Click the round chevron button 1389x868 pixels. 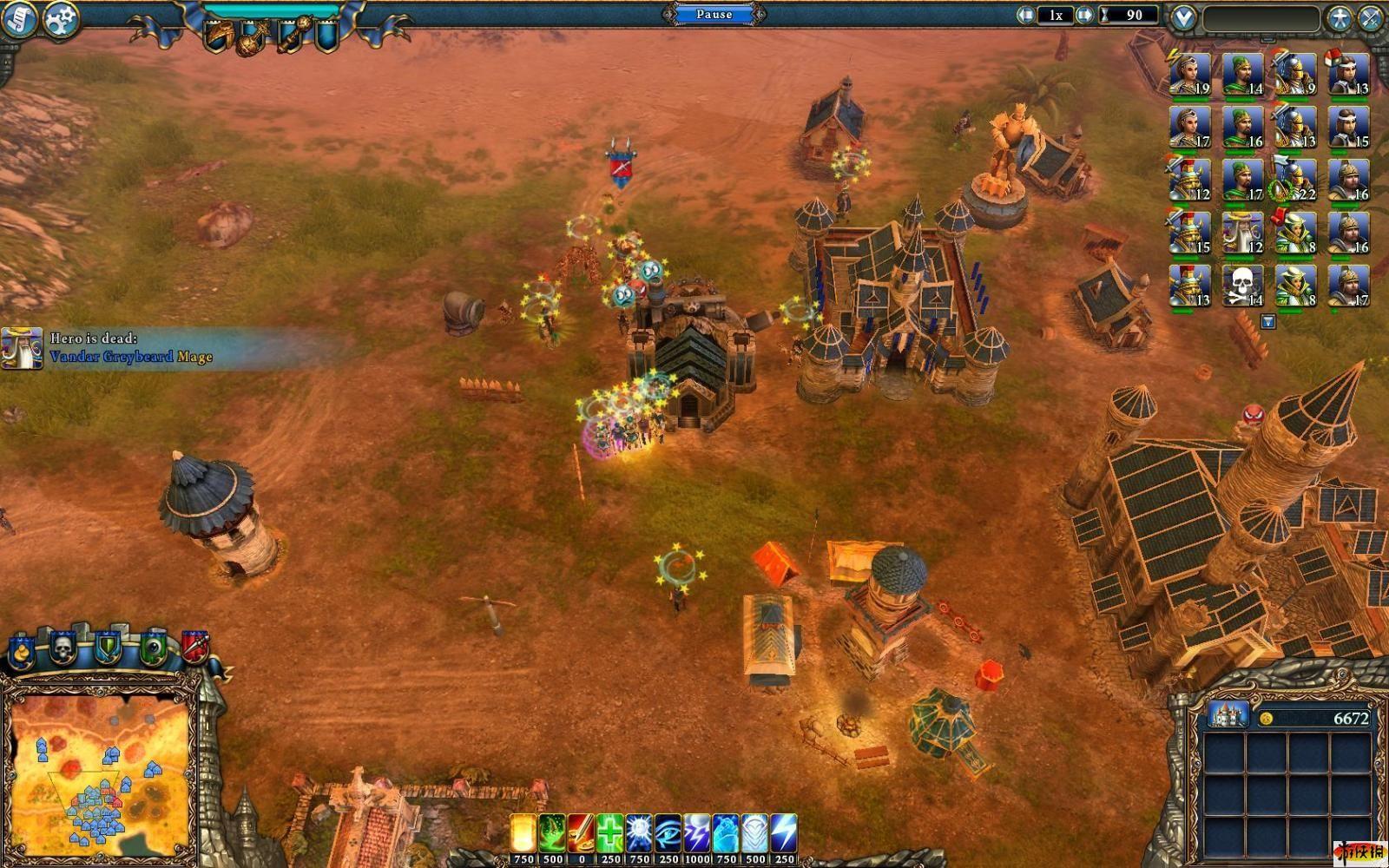(x=1184, y=17)
